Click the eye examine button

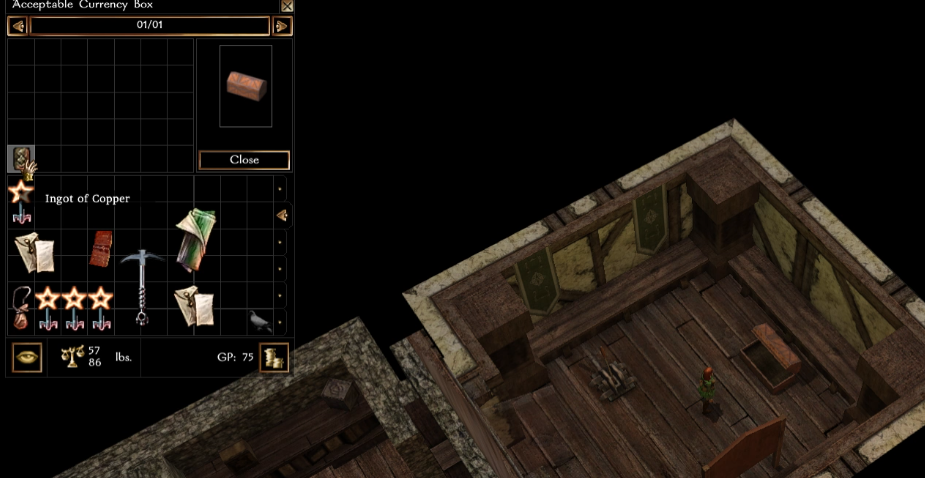tap(27, 358)
